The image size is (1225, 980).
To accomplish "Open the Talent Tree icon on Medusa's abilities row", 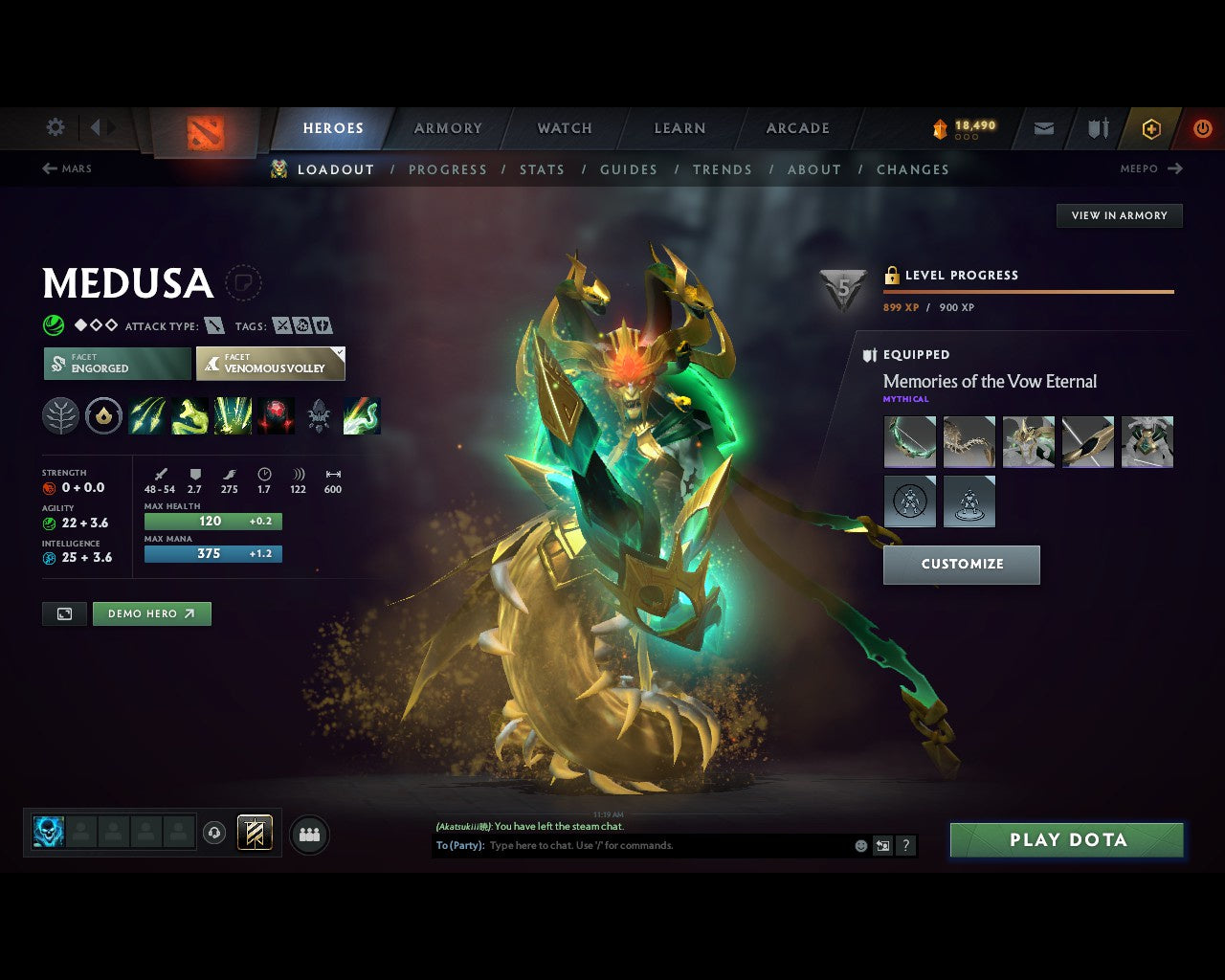I will (x=60, y=415).
